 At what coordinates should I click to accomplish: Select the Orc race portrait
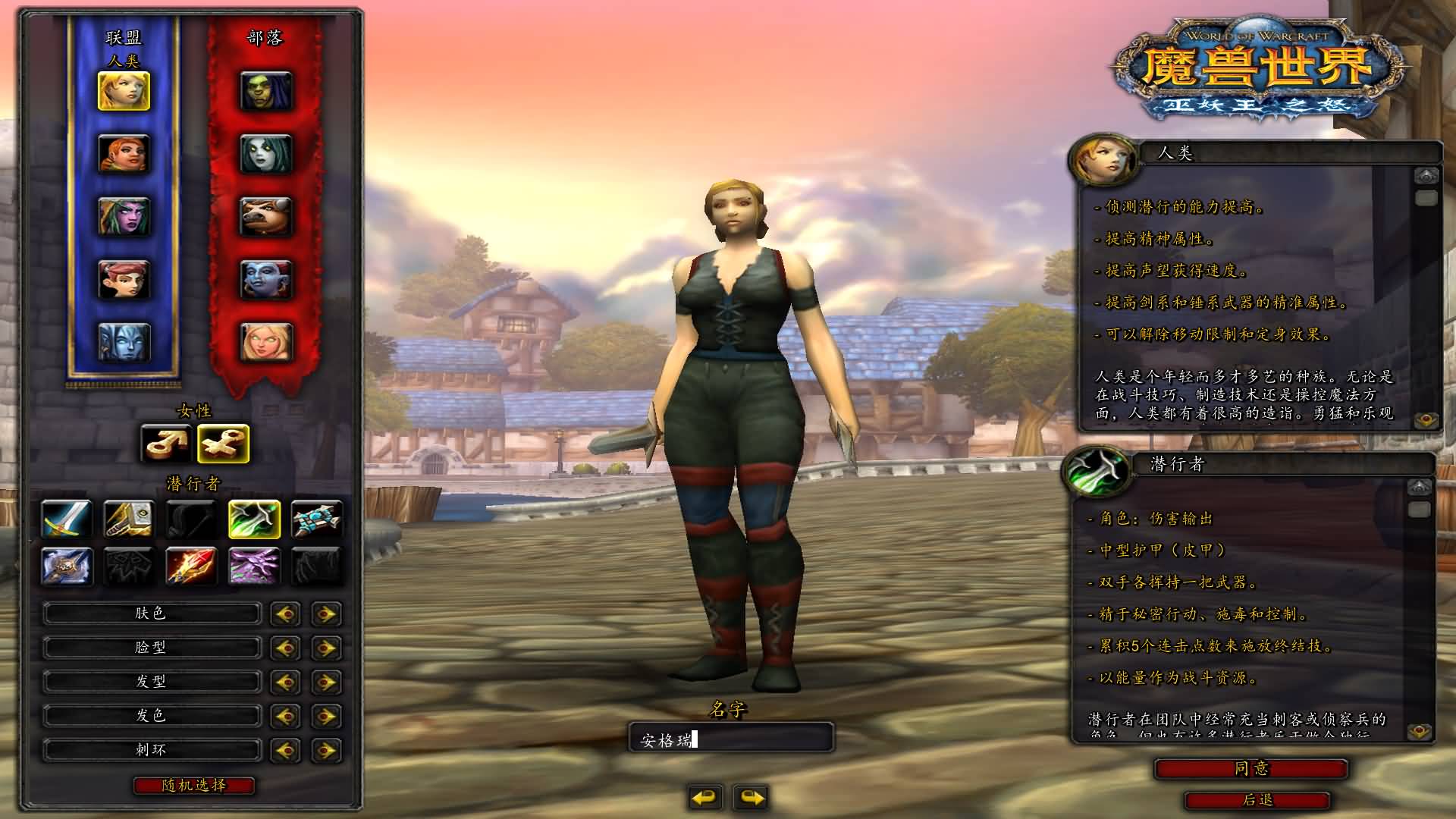tap(266, 91)
